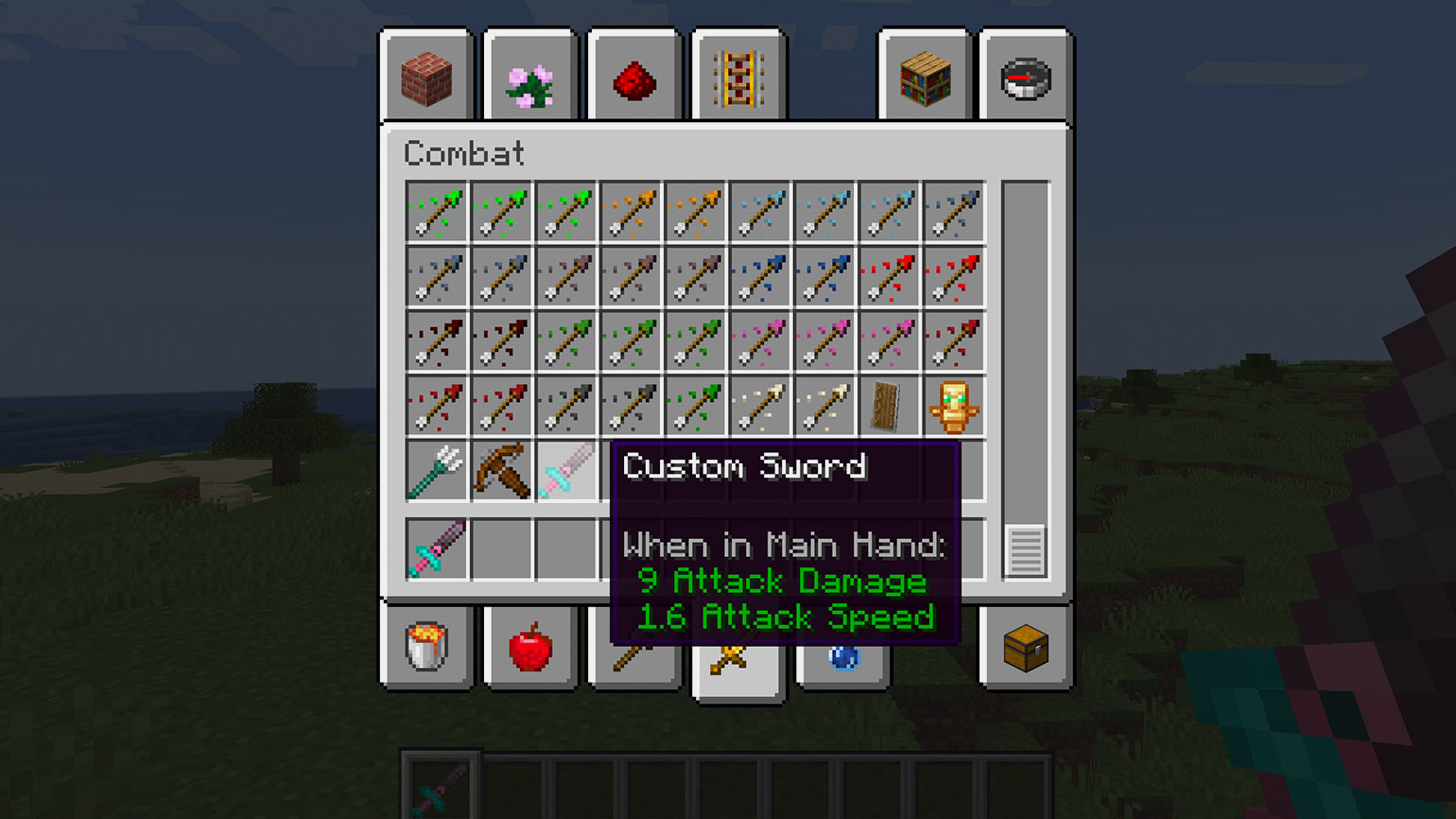Switch to the Miscellaneous lava bucket tab
1456x819 pixels.
pos(426,648)
